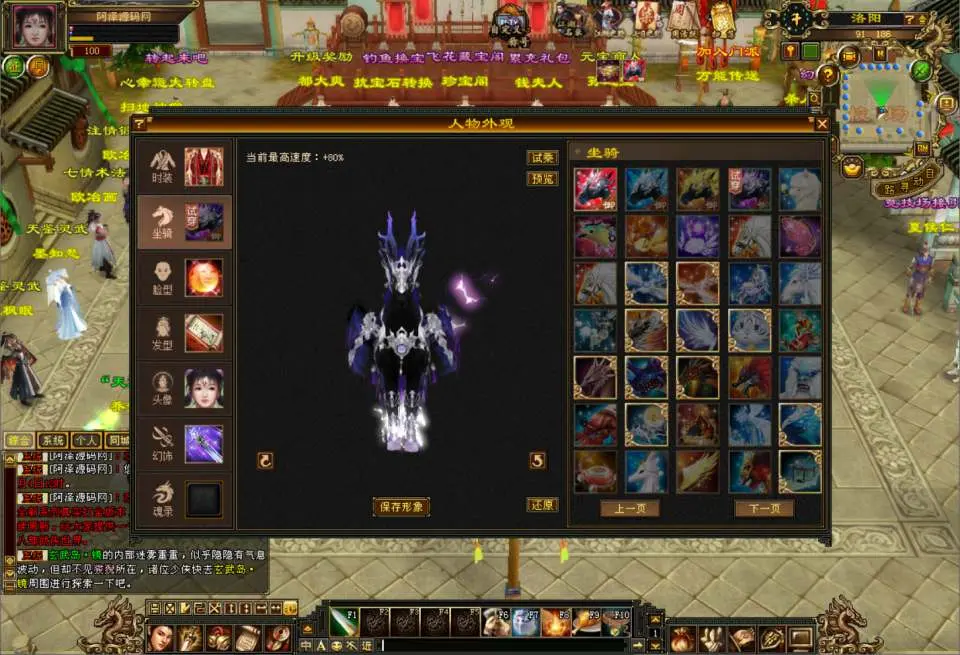Go to next mount page 下一页
Screen dimensions: 960x655
[x=764, y=508]
